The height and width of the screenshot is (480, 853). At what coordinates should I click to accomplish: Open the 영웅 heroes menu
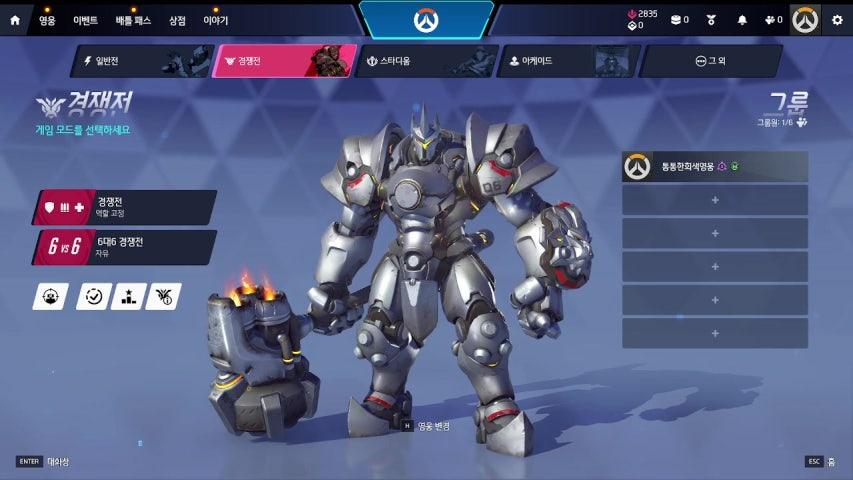[47, 20]
